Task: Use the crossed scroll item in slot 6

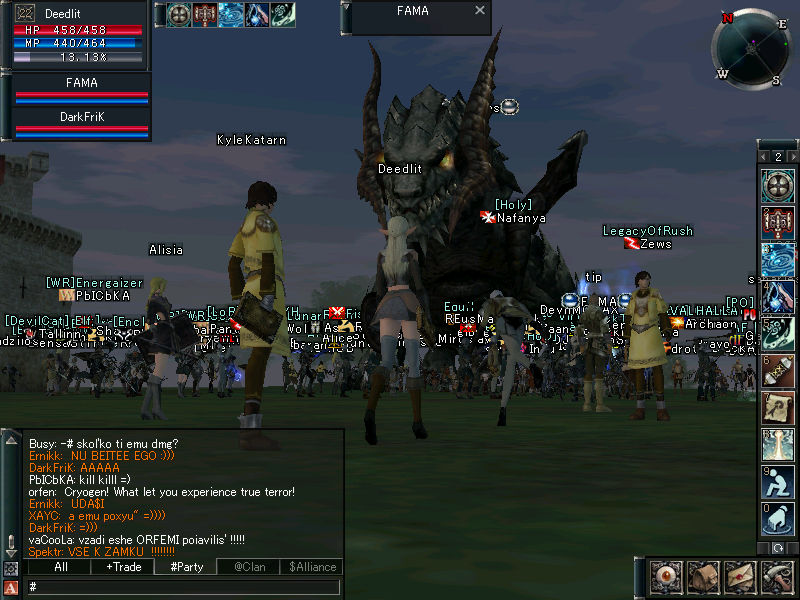Action: (777, 371)
